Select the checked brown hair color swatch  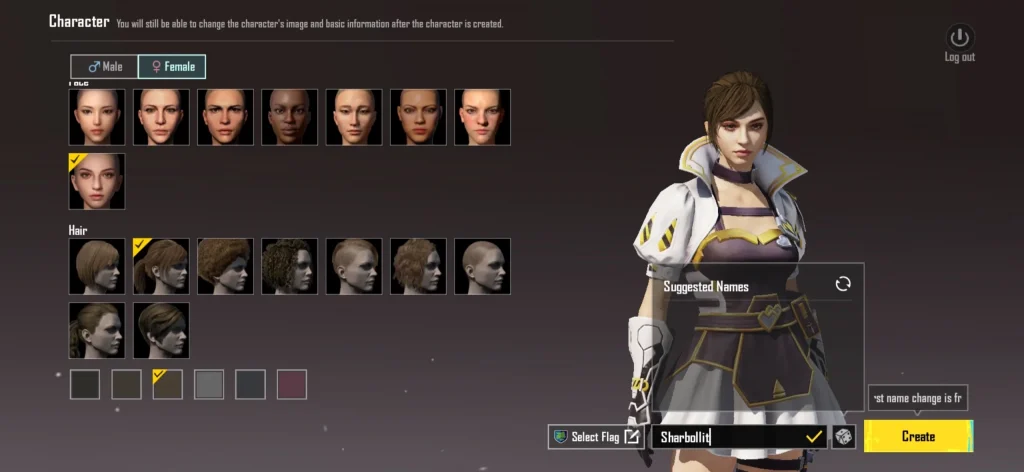point(167,385)
